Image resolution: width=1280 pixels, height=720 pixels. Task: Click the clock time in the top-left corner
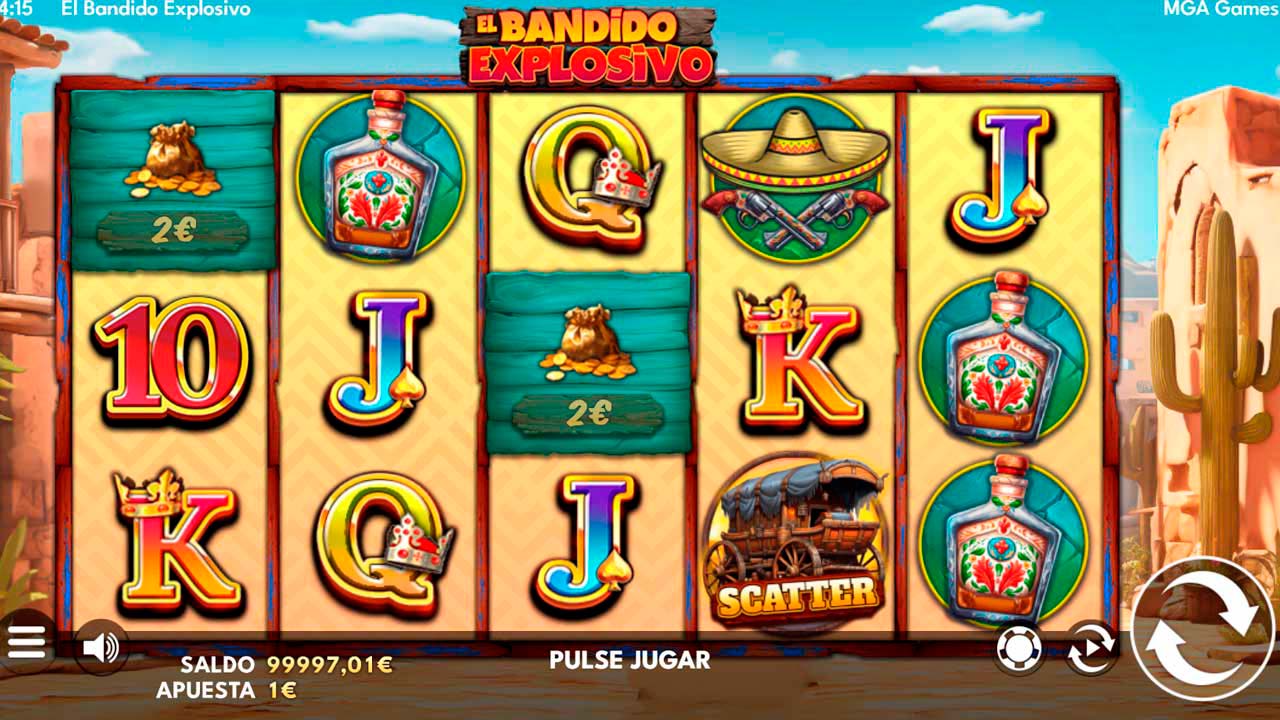(x=14, y=7)
